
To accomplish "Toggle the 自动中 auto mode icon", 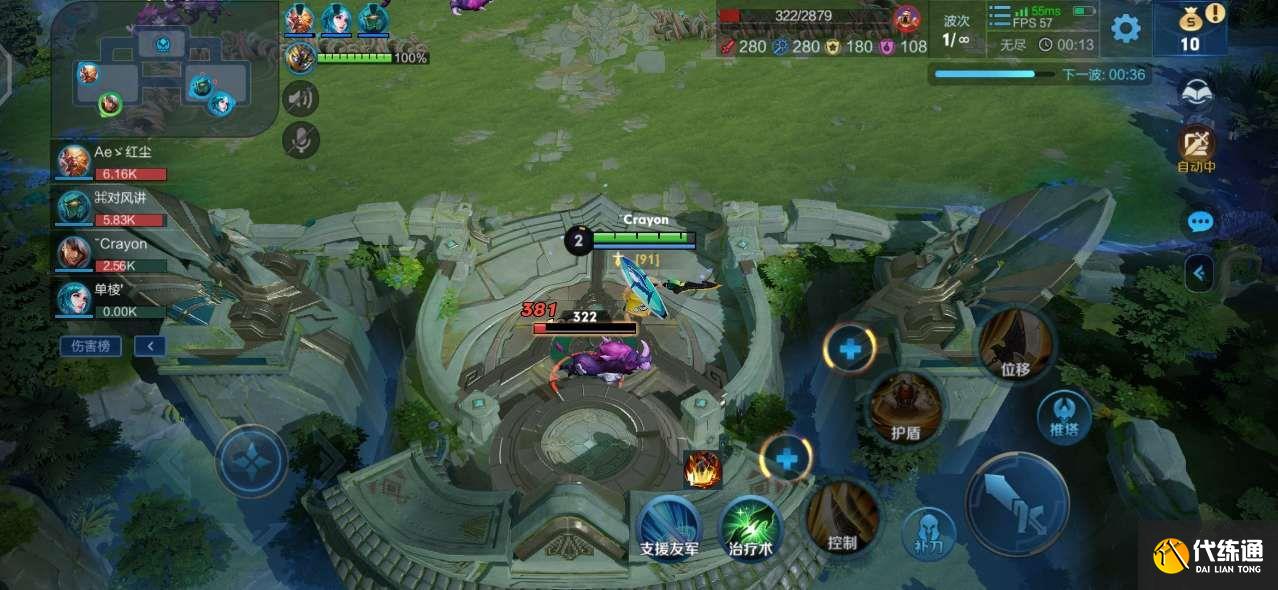I will click(x=1196, y=148).
